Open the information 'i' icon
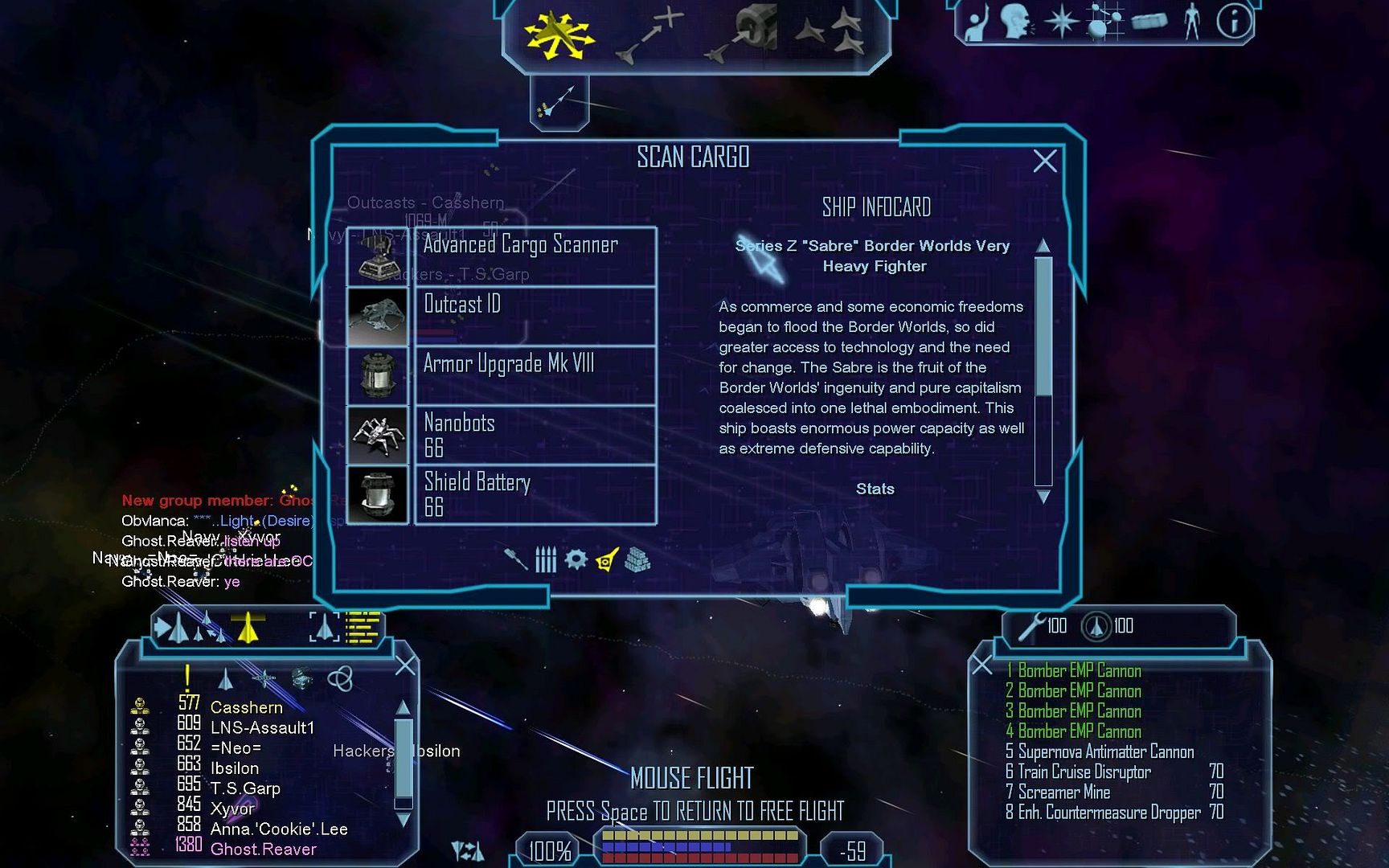Screen dimensions: 1389x868 tap(1233, 22)
